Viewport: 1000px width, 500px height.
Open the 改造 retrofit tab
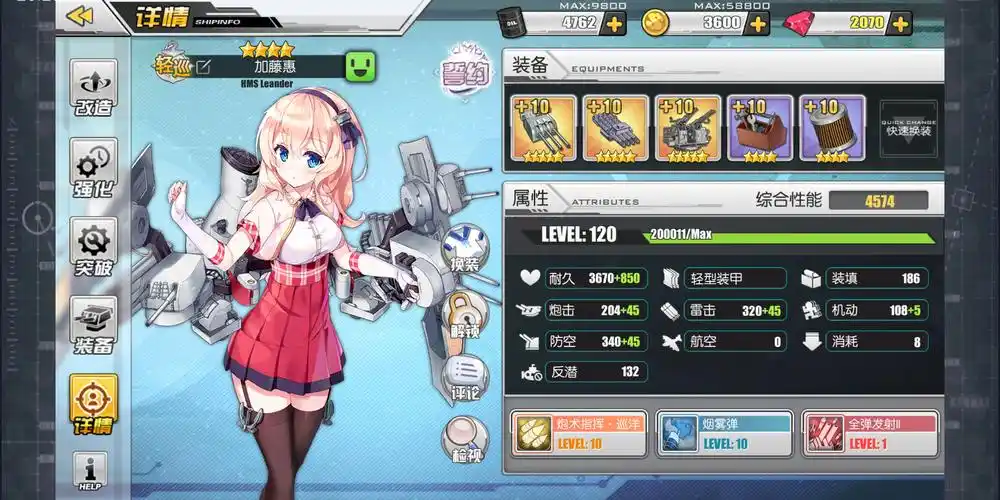93,89
